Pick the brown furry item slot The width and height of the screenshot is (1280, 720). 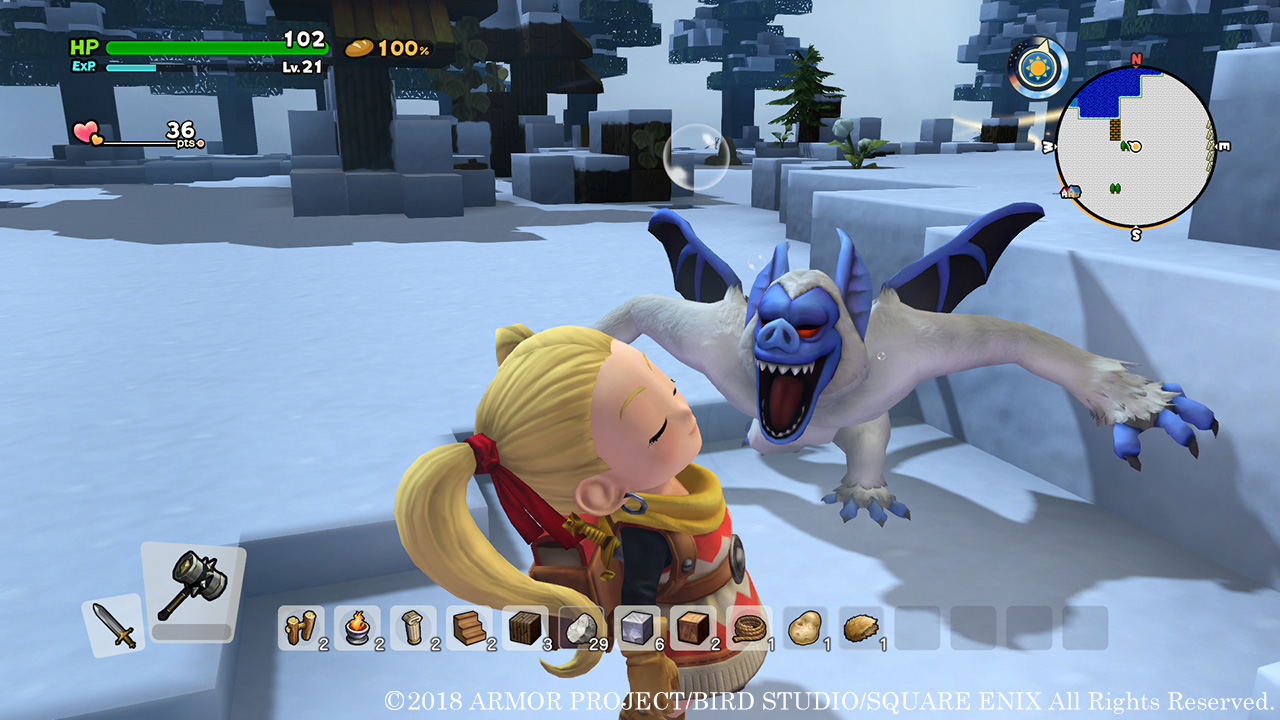point(860,628)
